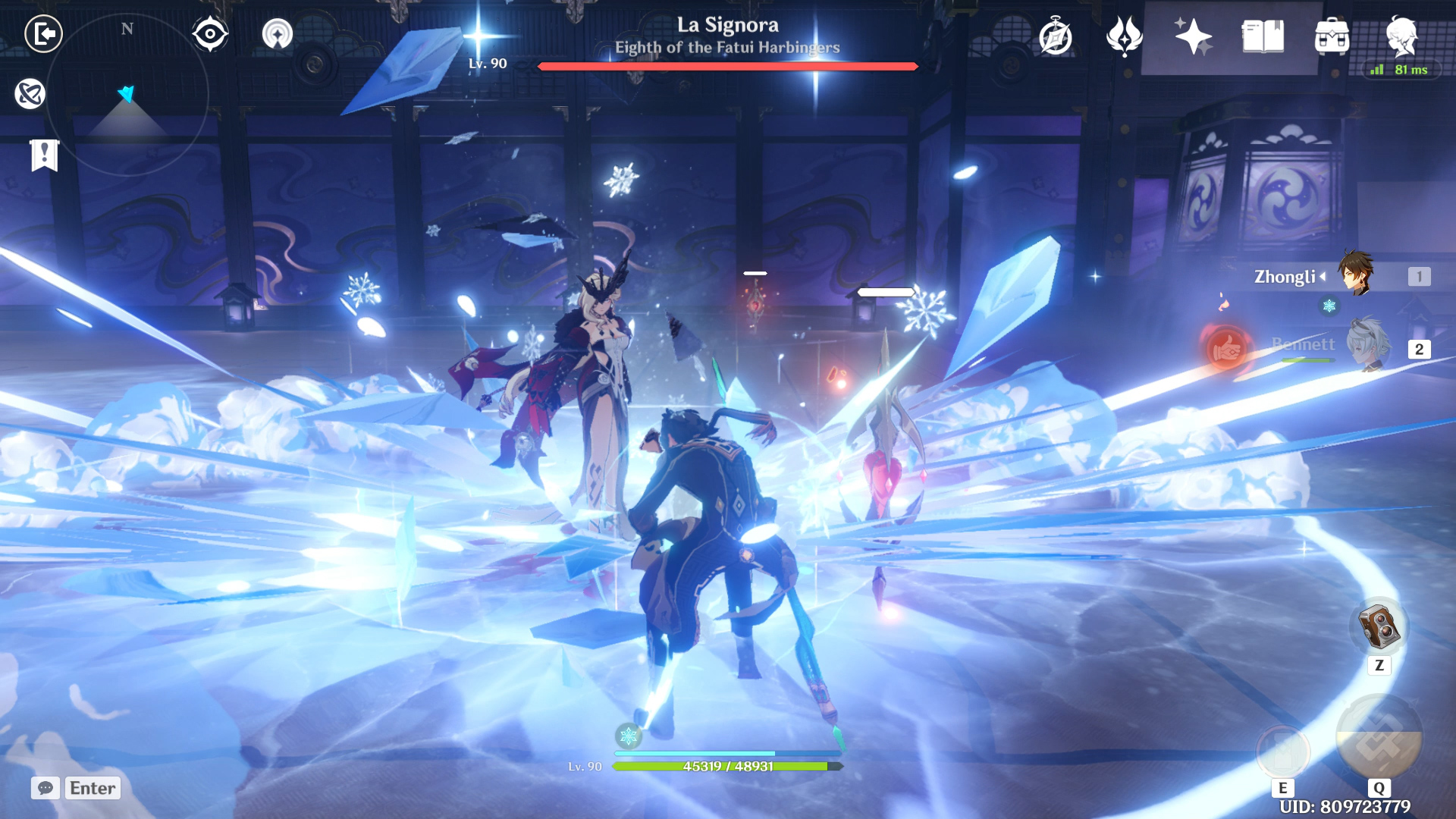Open the minimap
Screen dimensions: 1456x819
[x=127, y=94]
